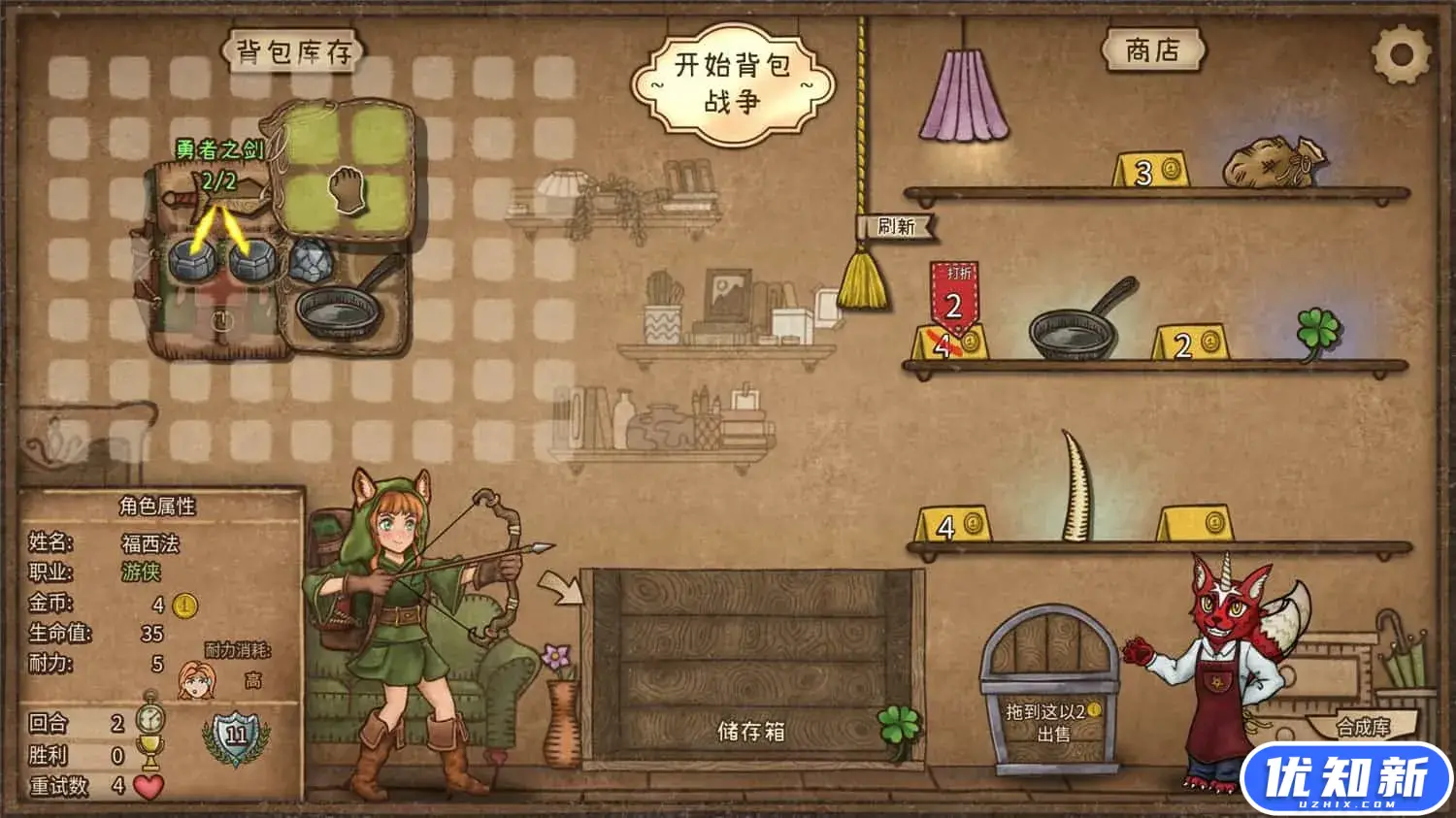Click the red 打折 discount tag
The image size is (1456, 818).
click(x=953, y=299)
